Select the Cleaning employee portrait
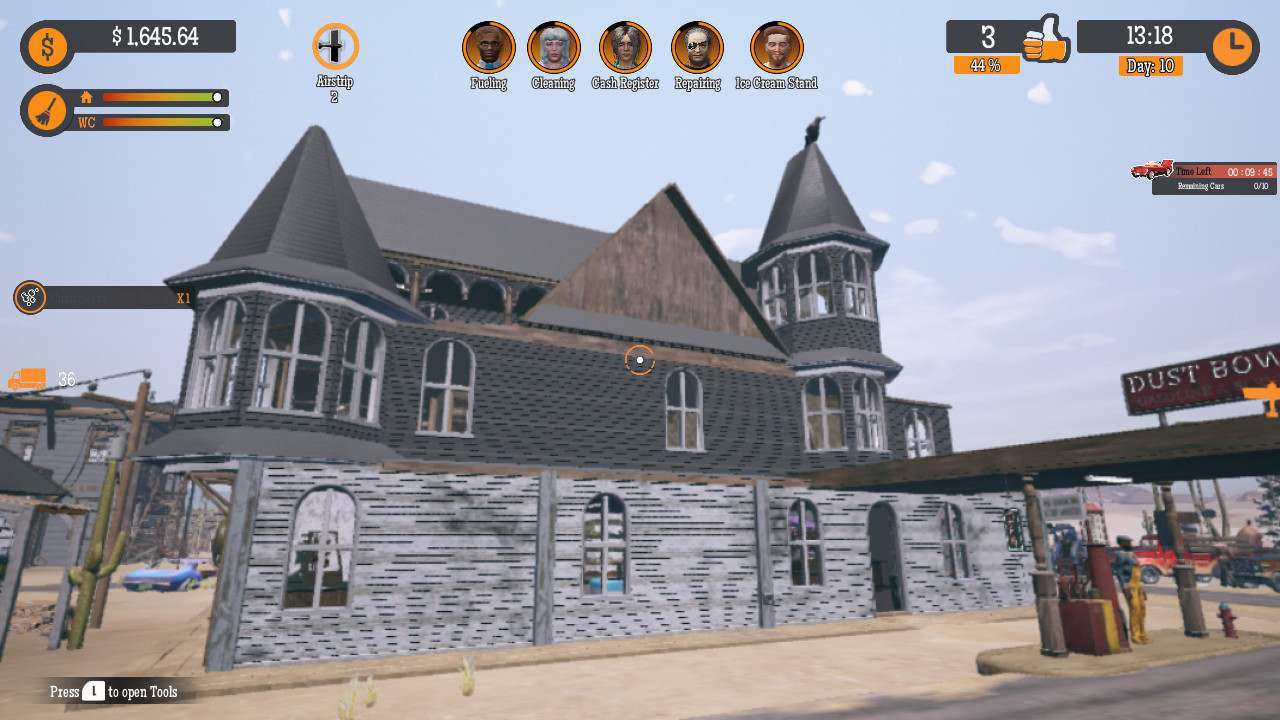 (553, 46)
